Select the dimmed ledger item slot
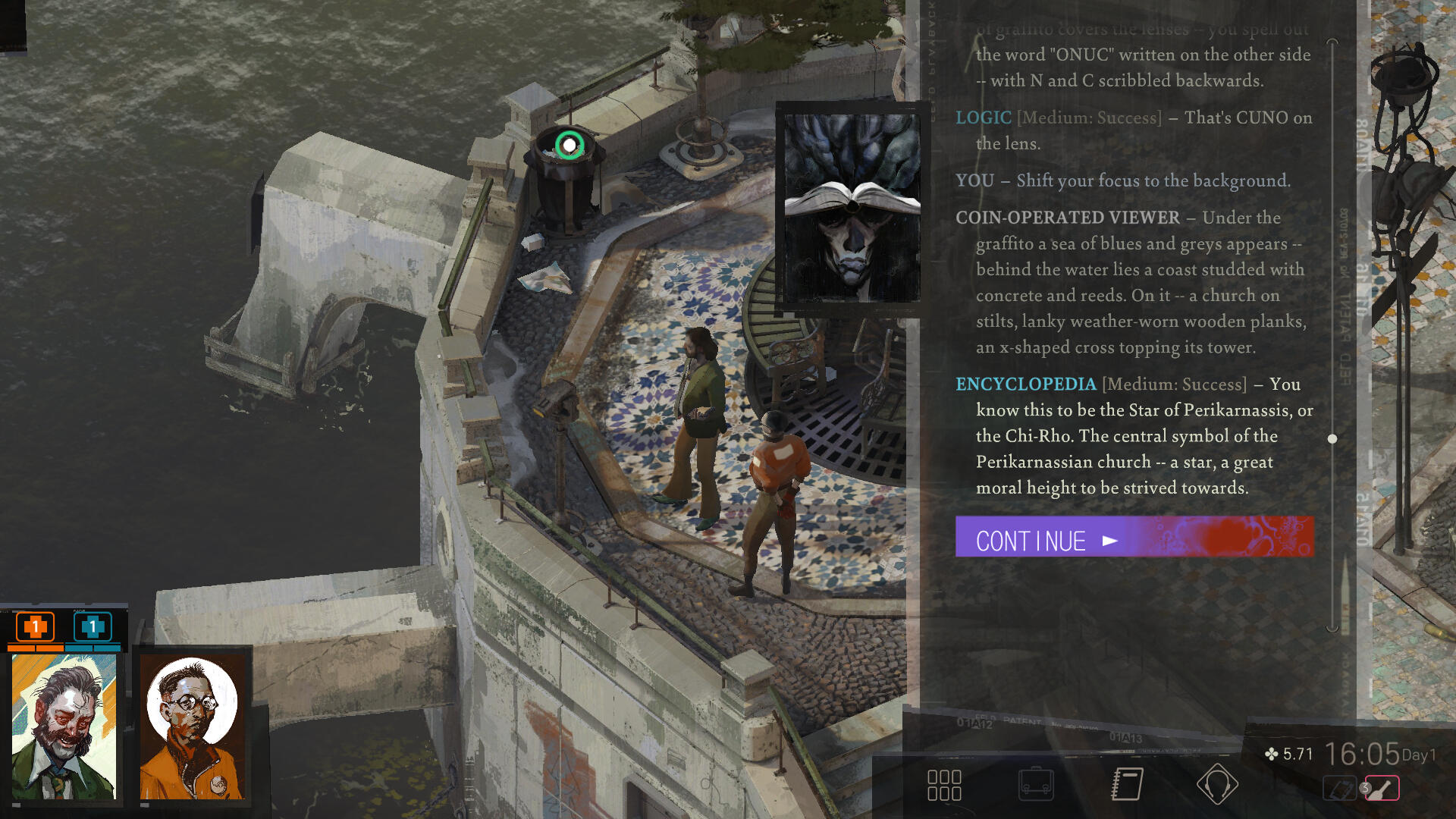Image resolution: width=1456 pixels, height=819 pixels. tap(1339, 789)
